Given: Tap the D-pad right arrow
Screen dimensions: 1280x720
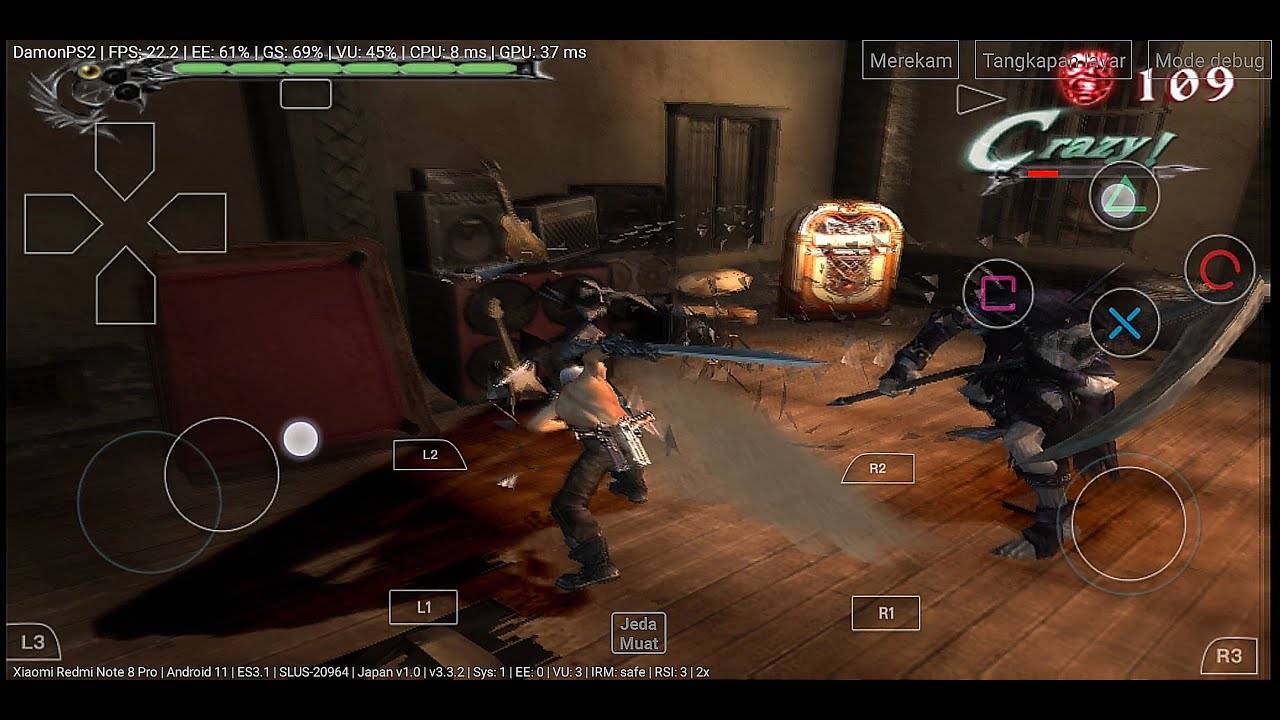Looking at the screenshot, I should 192,223.
